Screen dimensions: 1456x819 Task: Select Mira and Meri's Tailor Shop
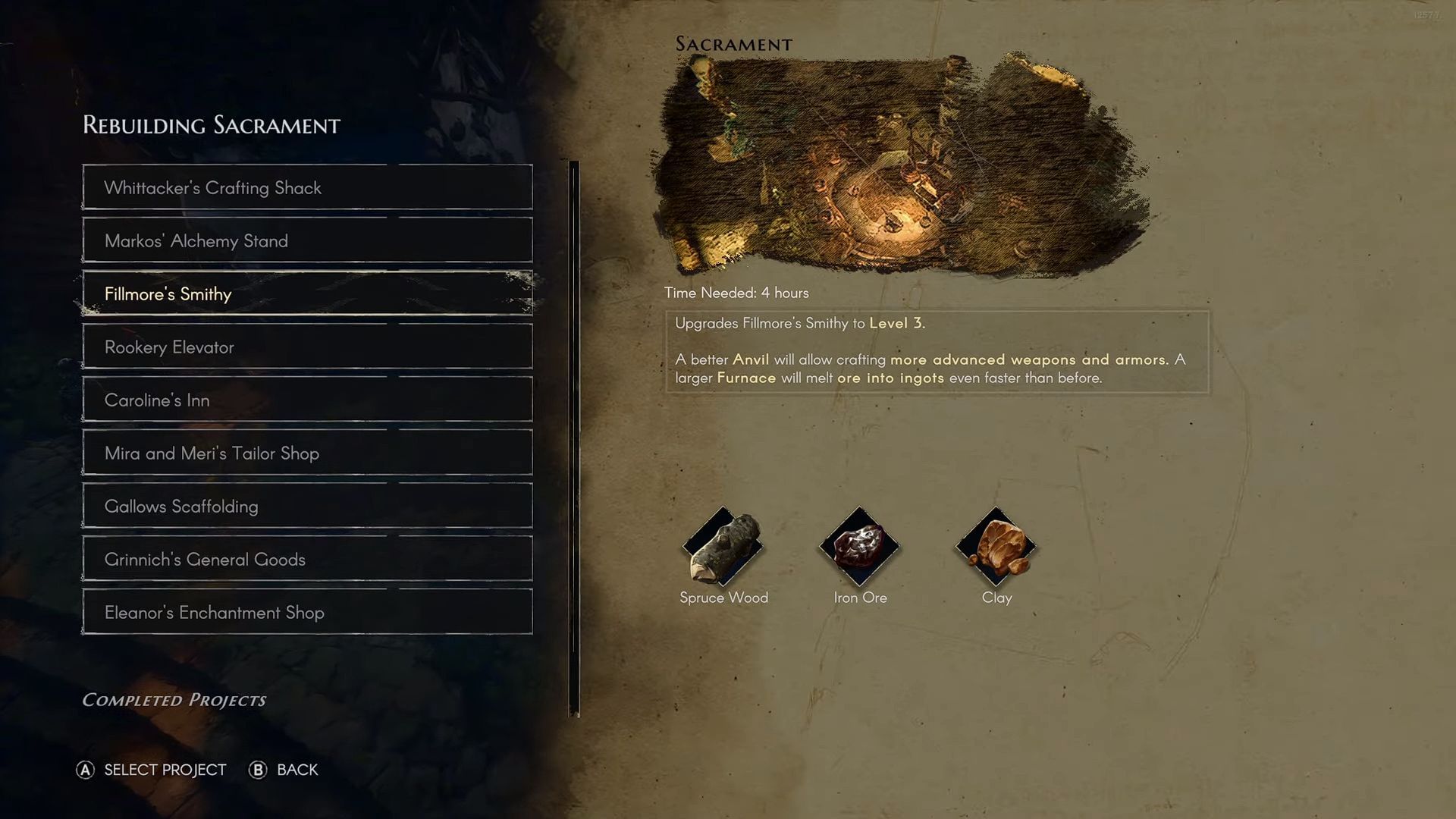(307, 453)
